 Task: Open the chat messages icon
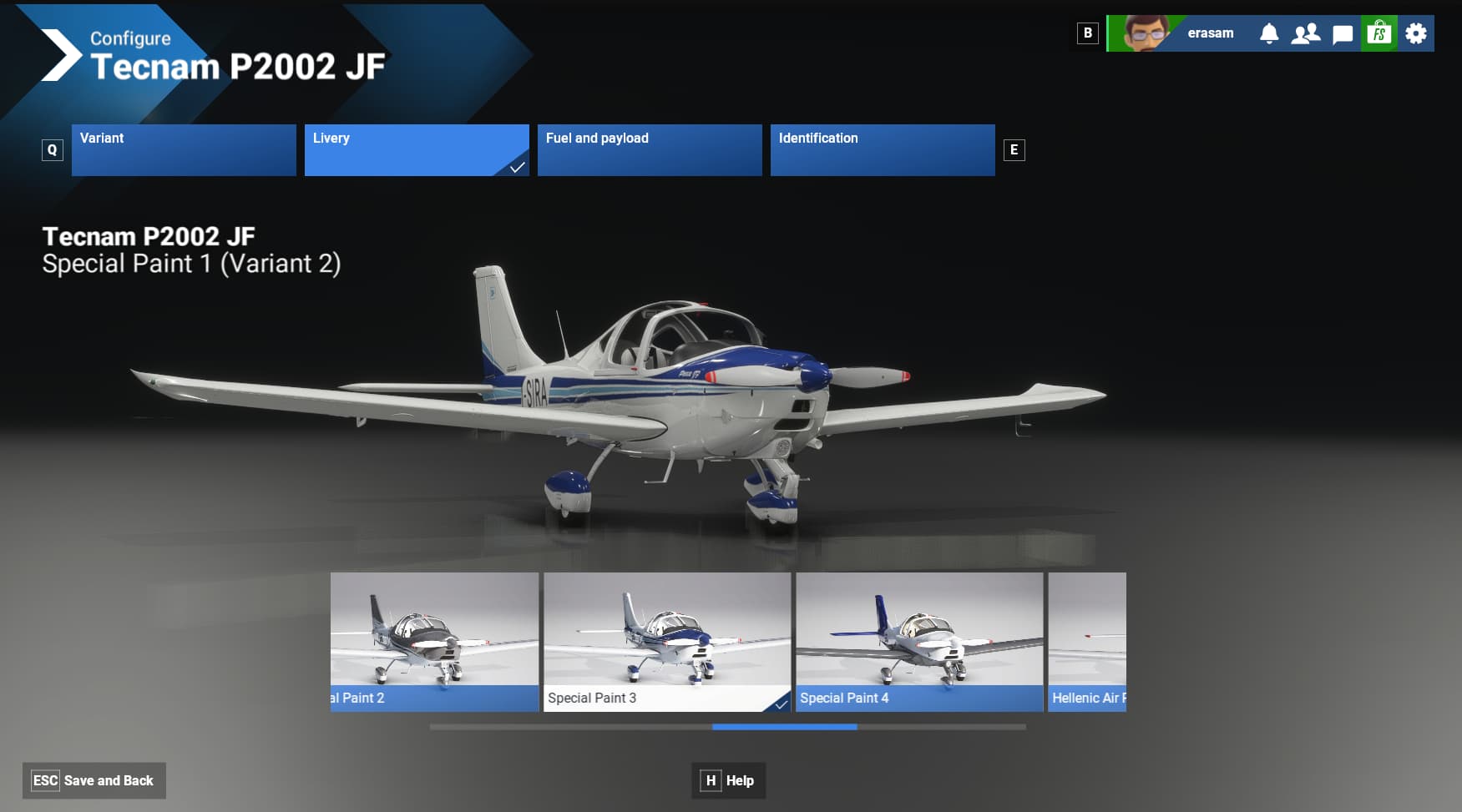1343,33
